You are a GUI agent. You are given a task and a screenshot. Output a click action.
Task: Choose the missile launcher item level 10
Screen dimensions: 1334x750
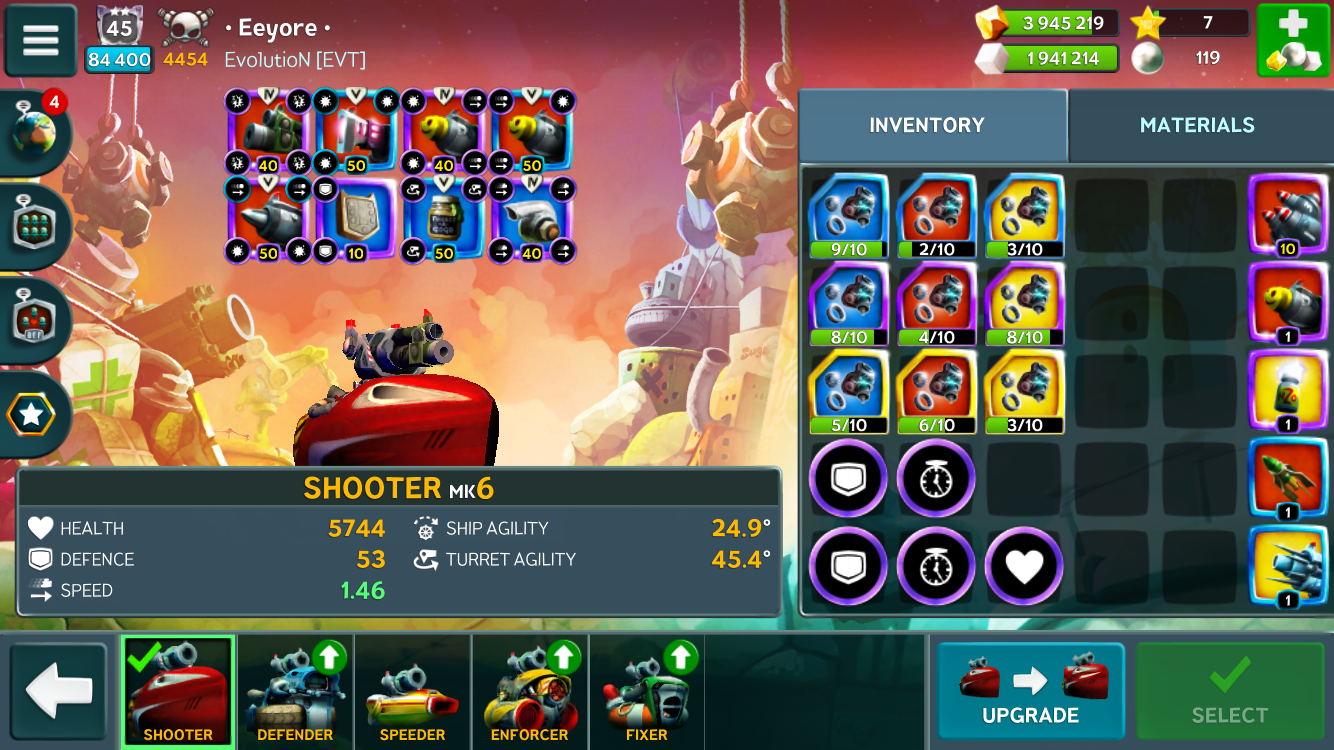click(1288, 215)
